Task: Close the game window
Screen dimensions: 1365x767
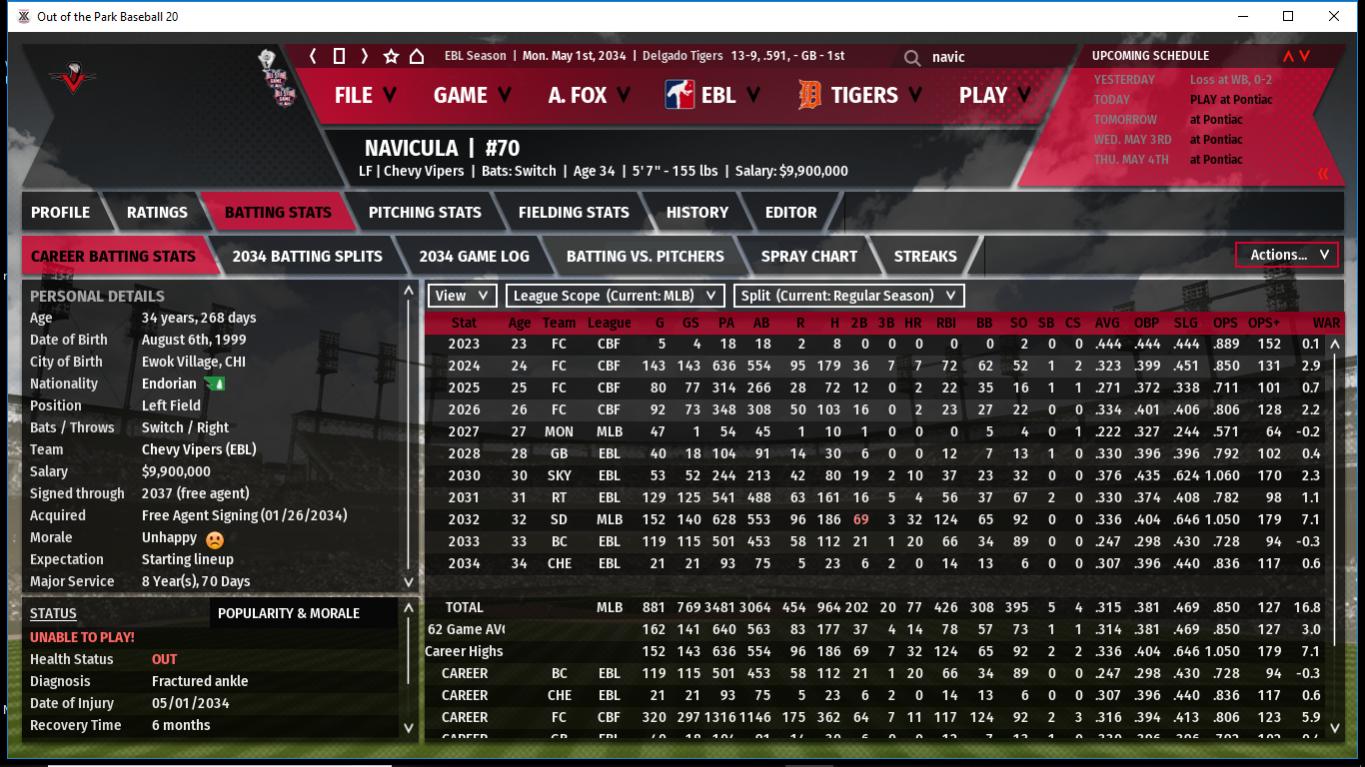Action: pyautogui.click(x=1333, y=16)
